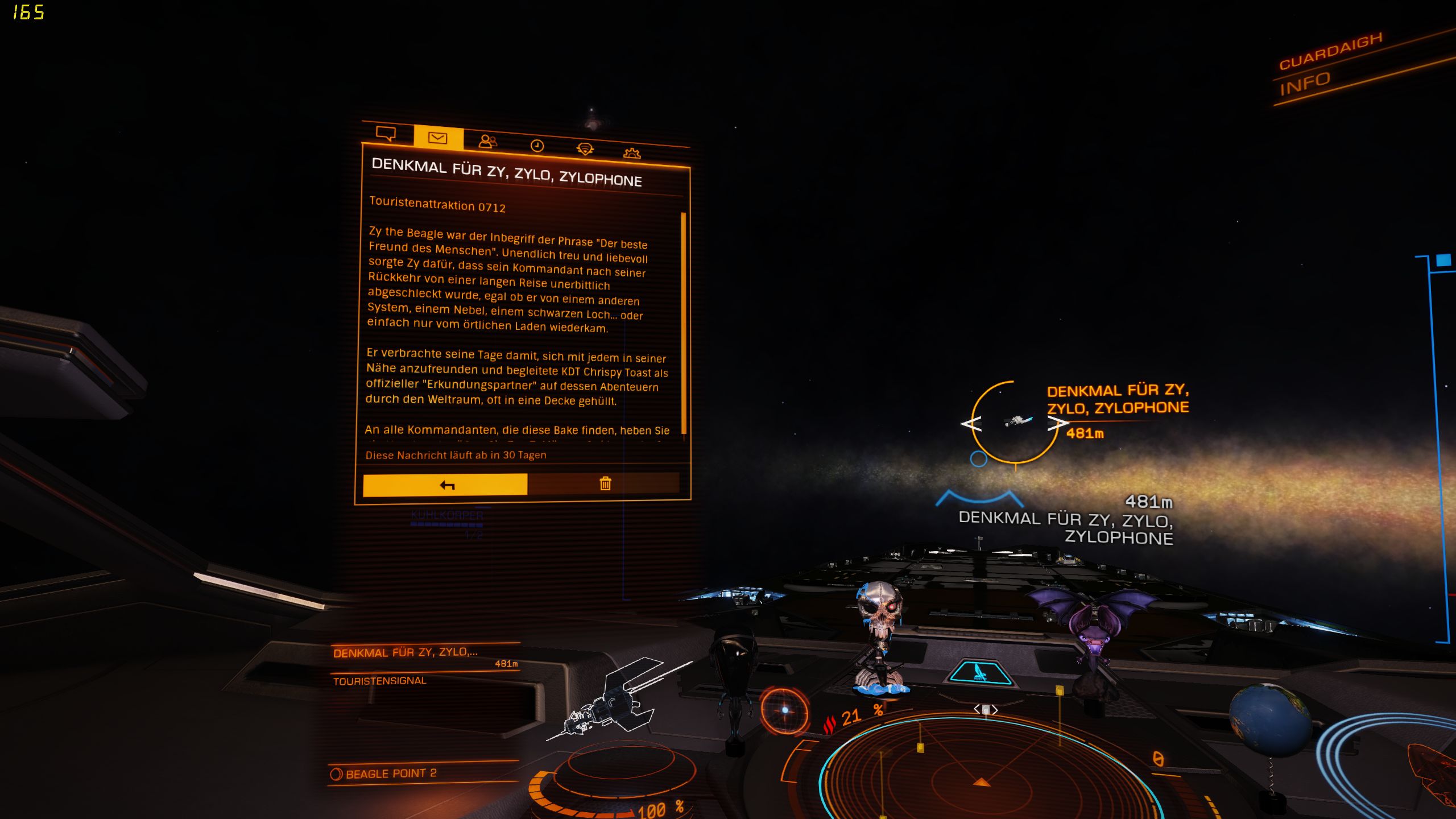
Task: Go back with the return arrow button
Action: click(445, 485)
